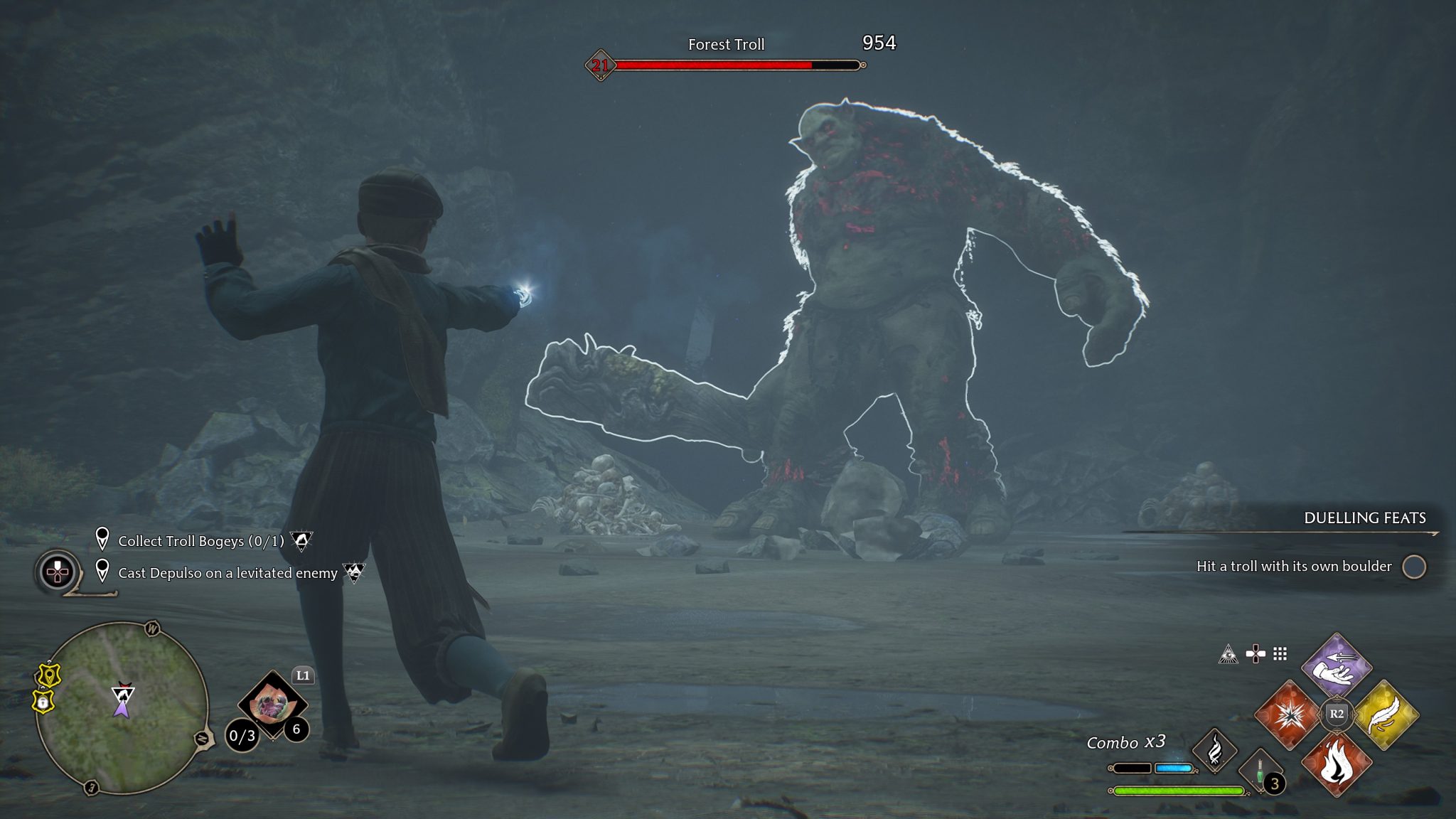Select the Collect Troll Bogeys objective
Viewport: 1456px width, 819px height.
200,541
